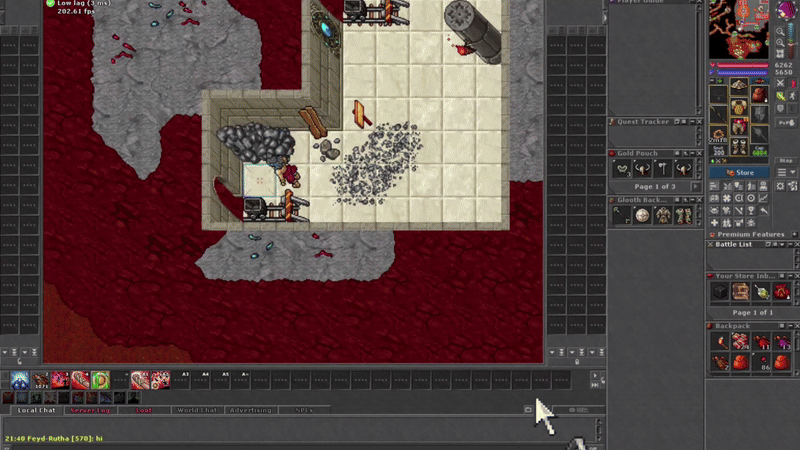Select the black cube in Store Inbox
The height and width of the screenshot is (450, 800).
coord(720,292)
